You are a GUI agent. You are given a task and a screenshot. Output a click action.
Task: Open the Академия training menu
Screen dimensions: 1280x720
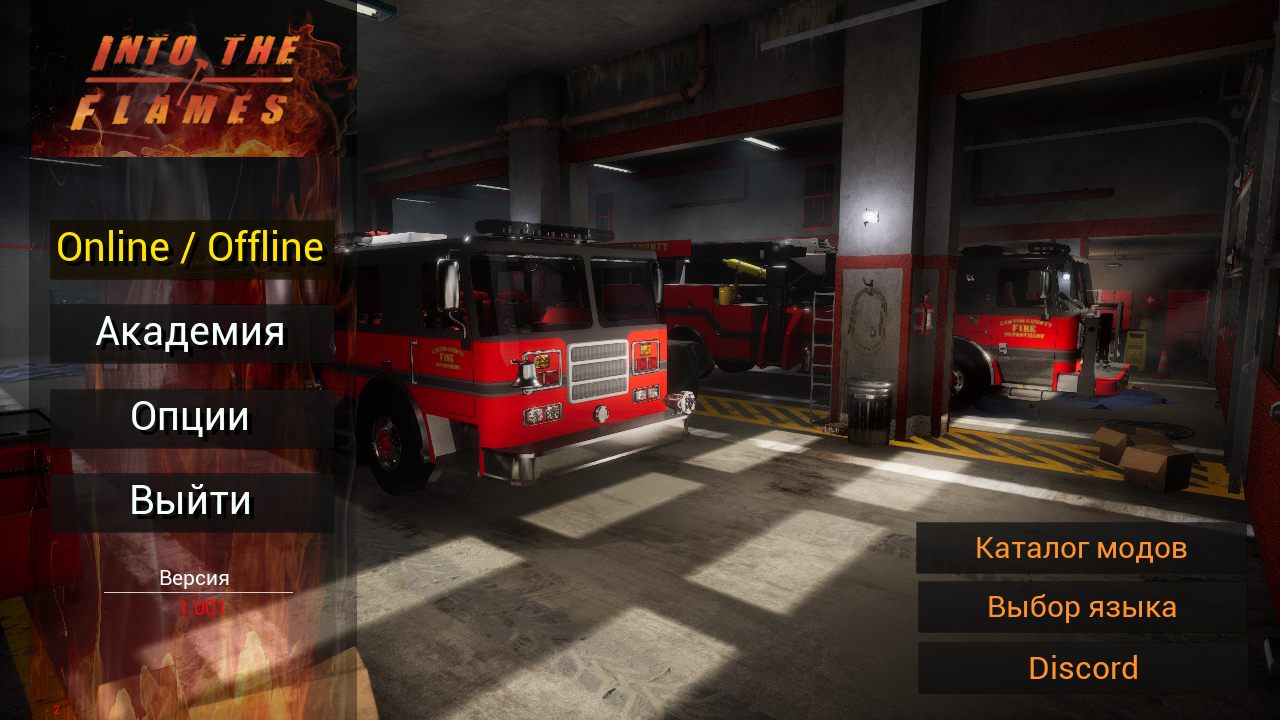191,333
